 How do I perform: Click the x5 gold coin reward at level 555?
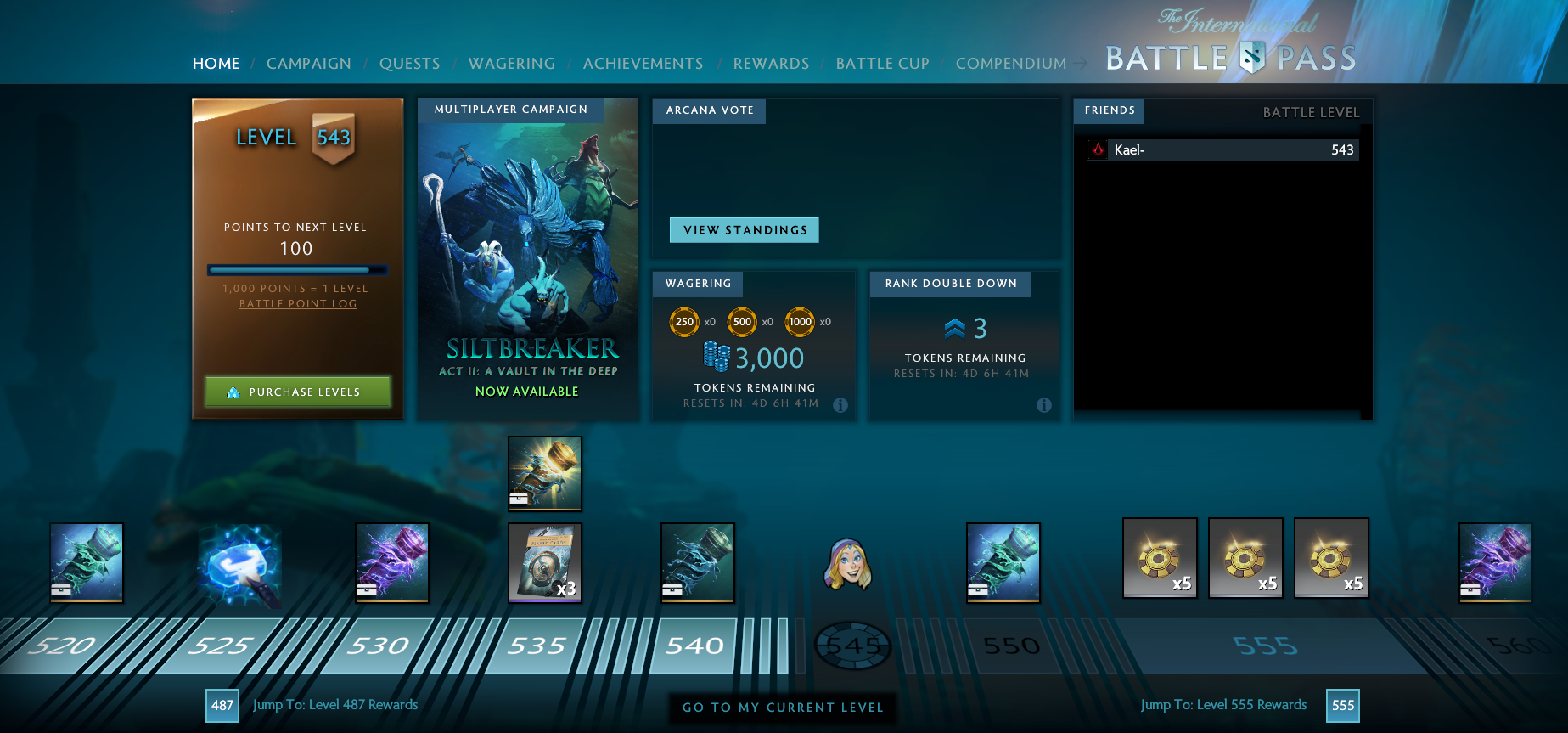pyautogui.click(x=1245, y=558)
